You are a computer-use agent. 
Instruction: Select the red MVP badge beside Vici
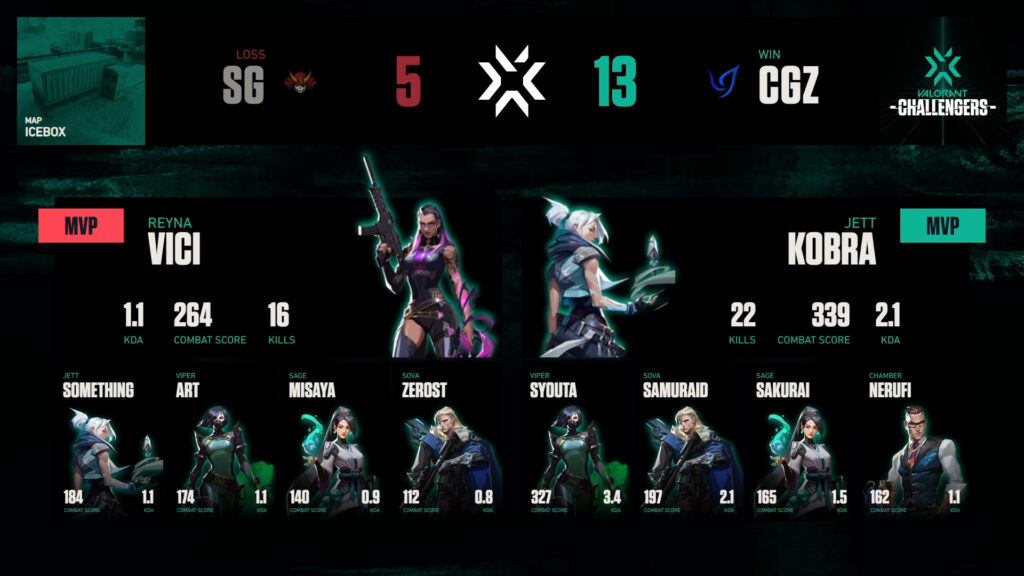click(x=81, y=226)
